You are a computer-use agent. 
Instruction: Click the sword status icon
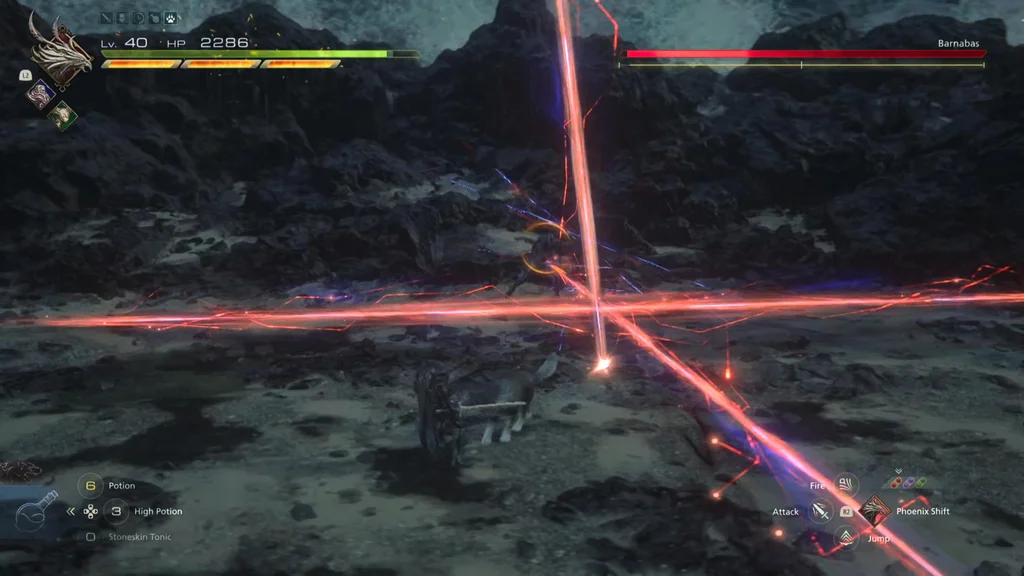pyautogui.click(x=107, y=18)
